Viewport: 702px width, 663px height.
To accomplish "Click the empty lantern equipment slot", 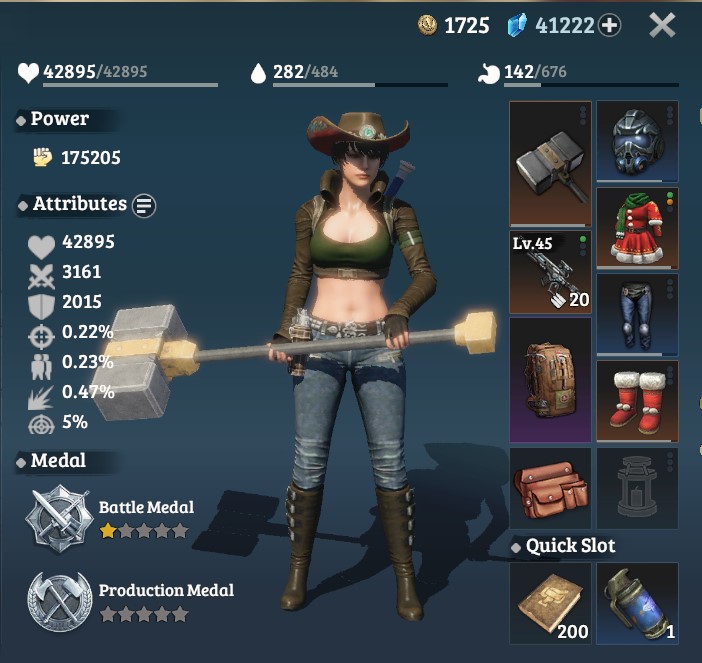I will (637, 488).
